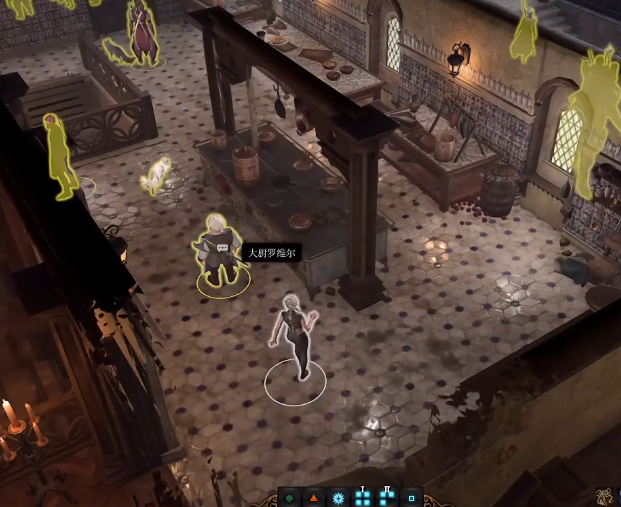The image size is (621, 507).
Task: Choose the level II spell slot filter
Action: tap(387, 496)
